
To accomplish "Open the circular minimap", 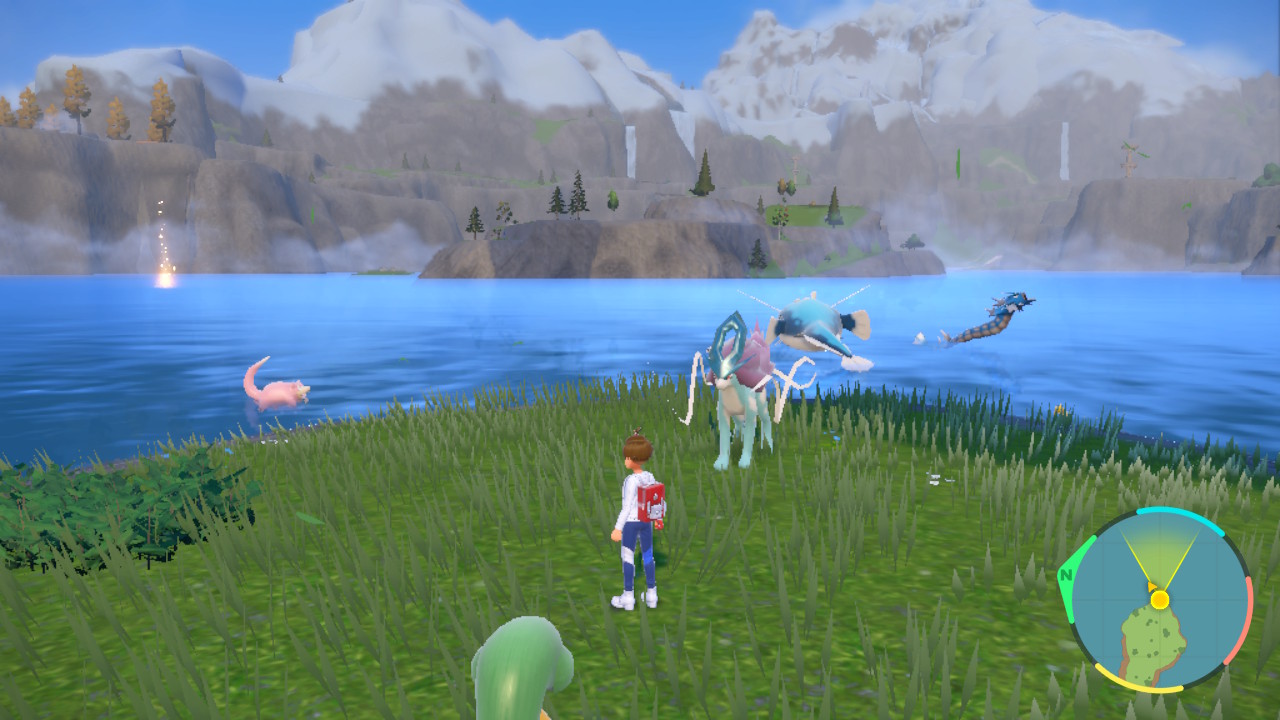I will [x=1156, y=600].
